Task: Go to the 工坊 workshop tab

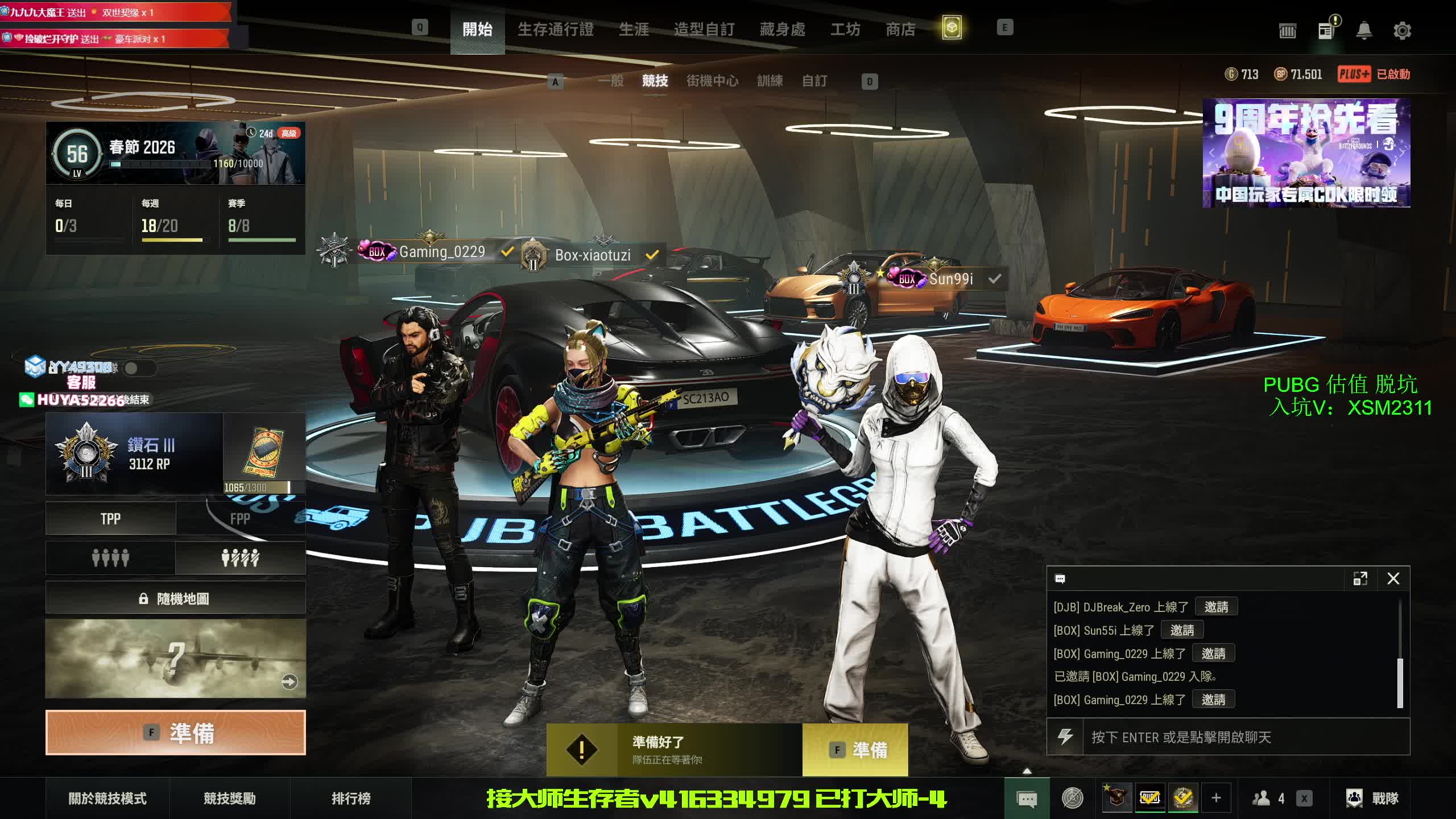Action: [845, 29]
